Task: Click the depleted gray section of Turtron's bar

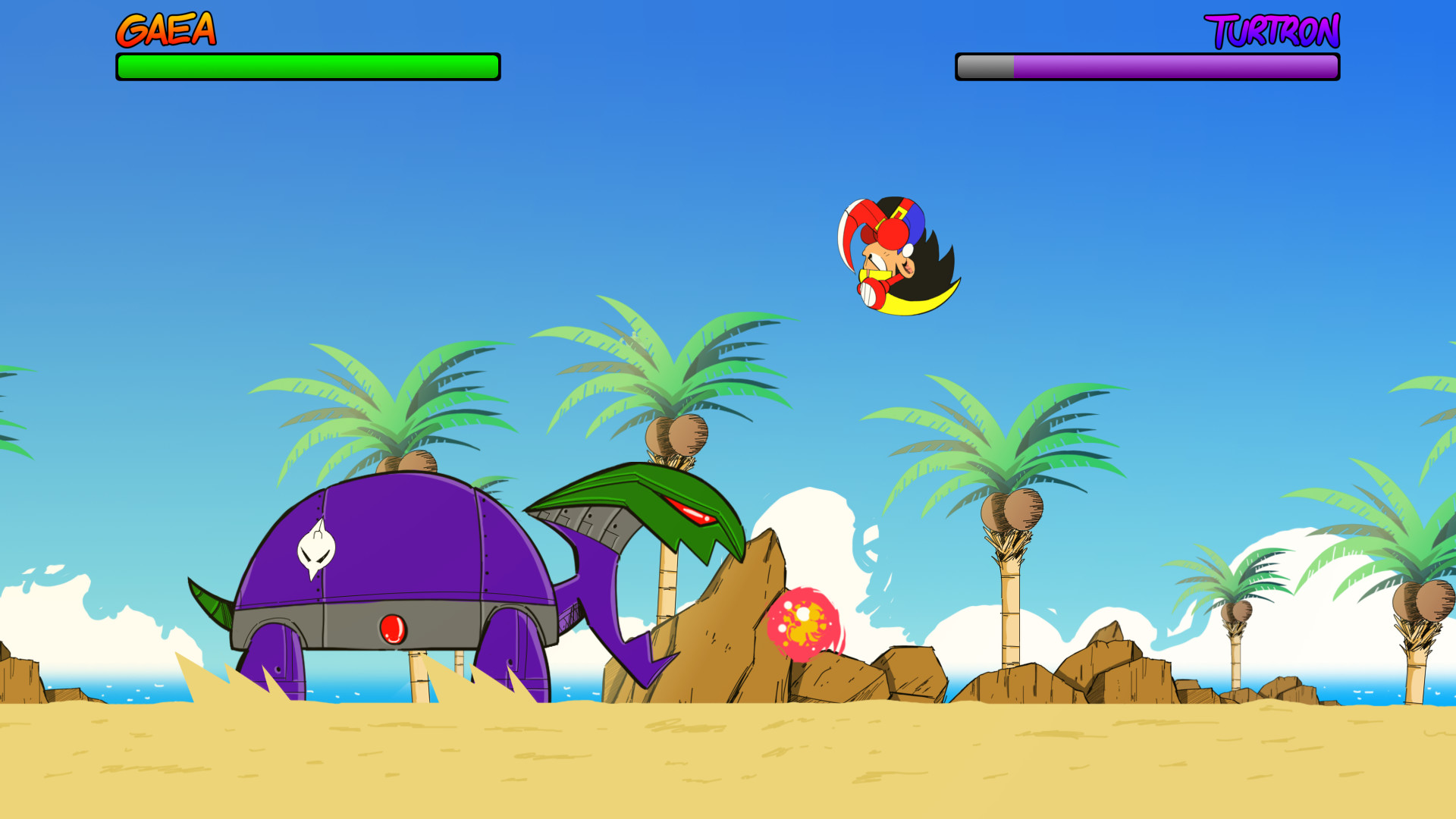Action: [986, 68]
